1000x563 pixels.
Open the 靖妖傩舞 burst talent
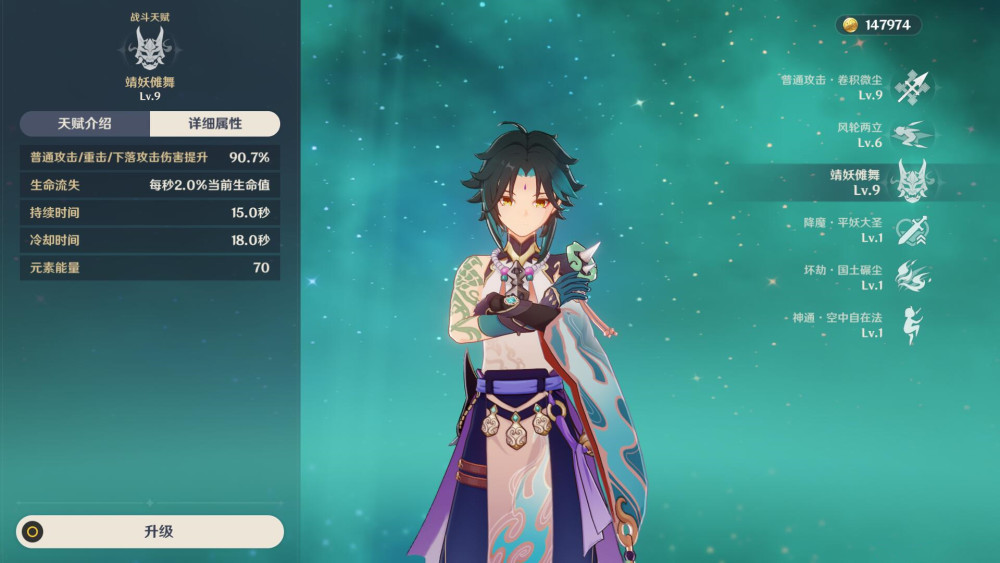[x=911, y=182]
